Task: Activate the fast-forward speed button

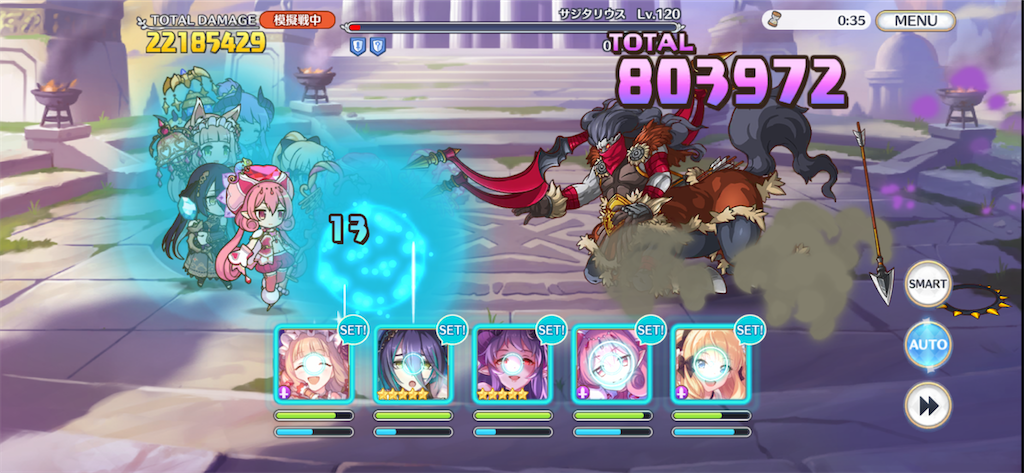Action: 927,405
